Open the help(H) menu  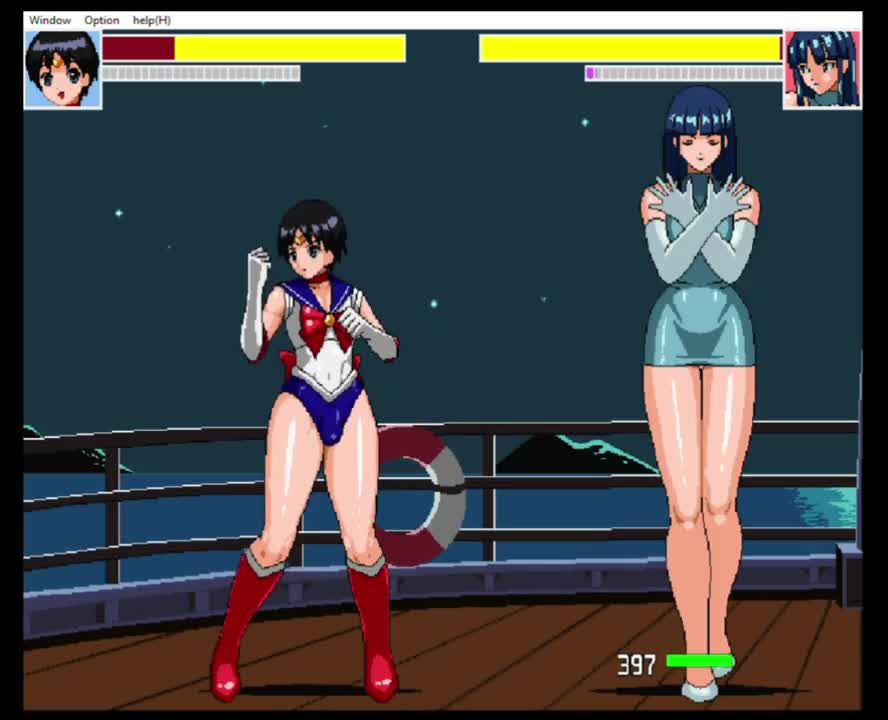[151, 20]
